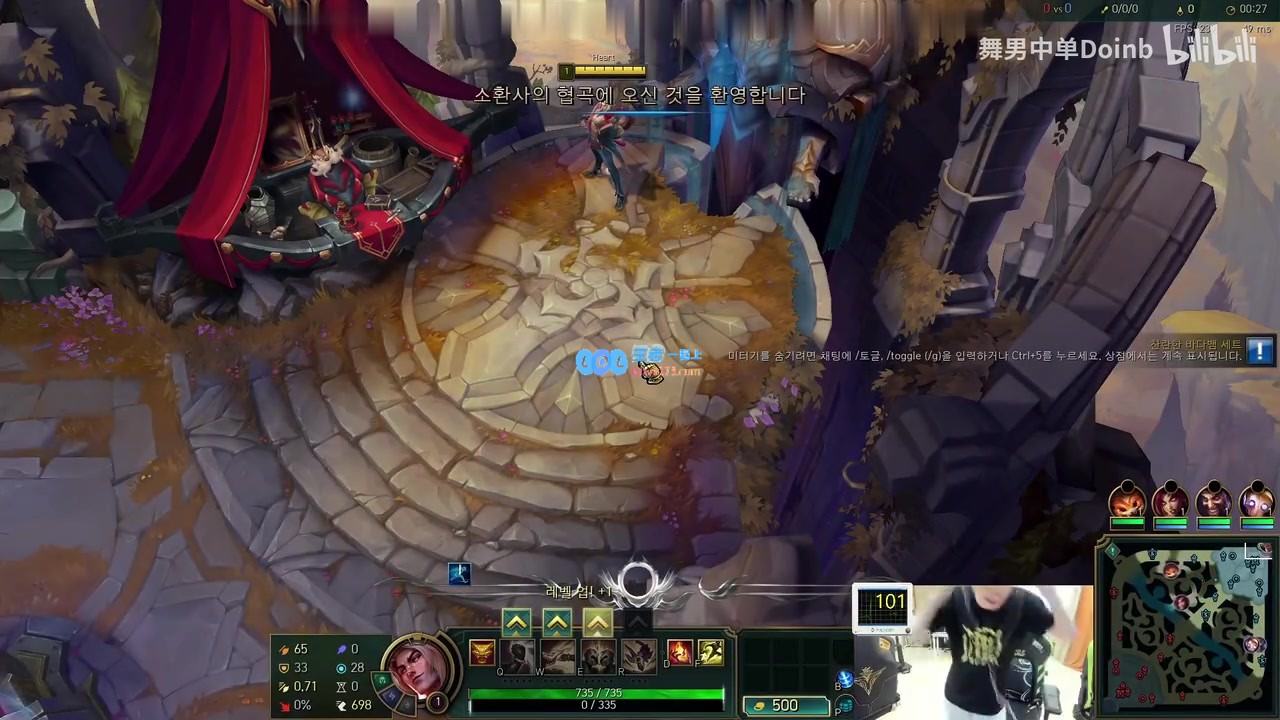This screenshot has width=1280, height=720.
Task: Click the blue recall button
Action: pyautogui.click(x=845, y=680)
